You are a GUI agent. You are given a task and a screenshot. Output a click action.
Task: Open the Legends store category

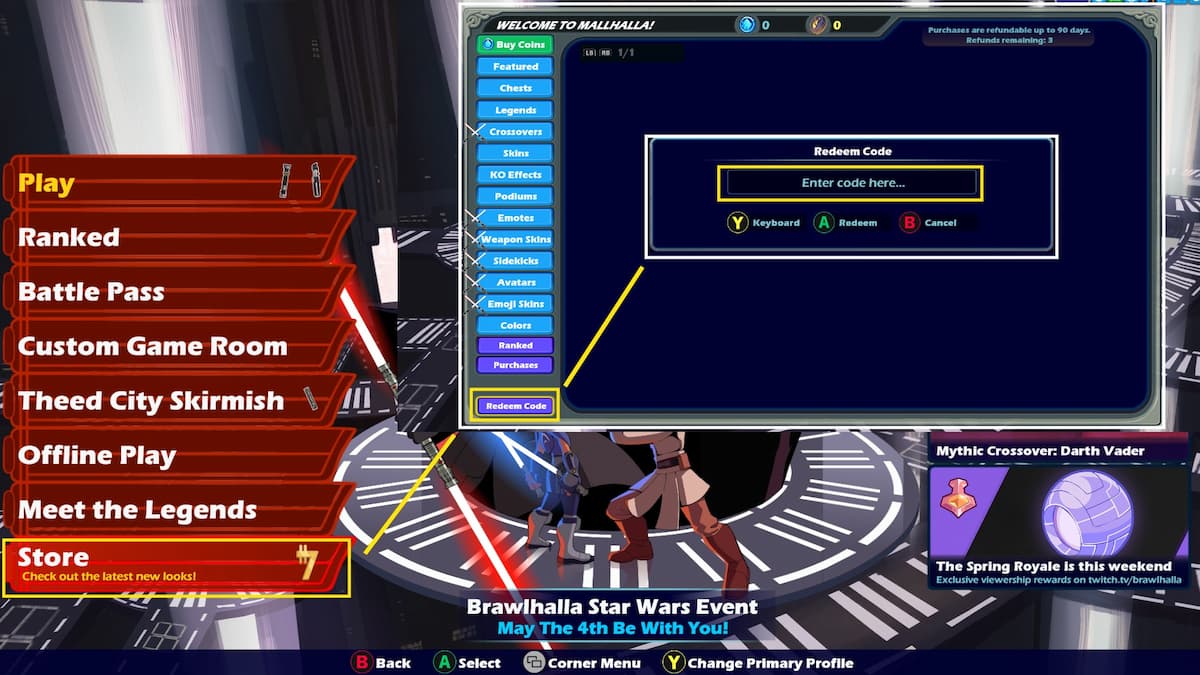tap(515, 110)
